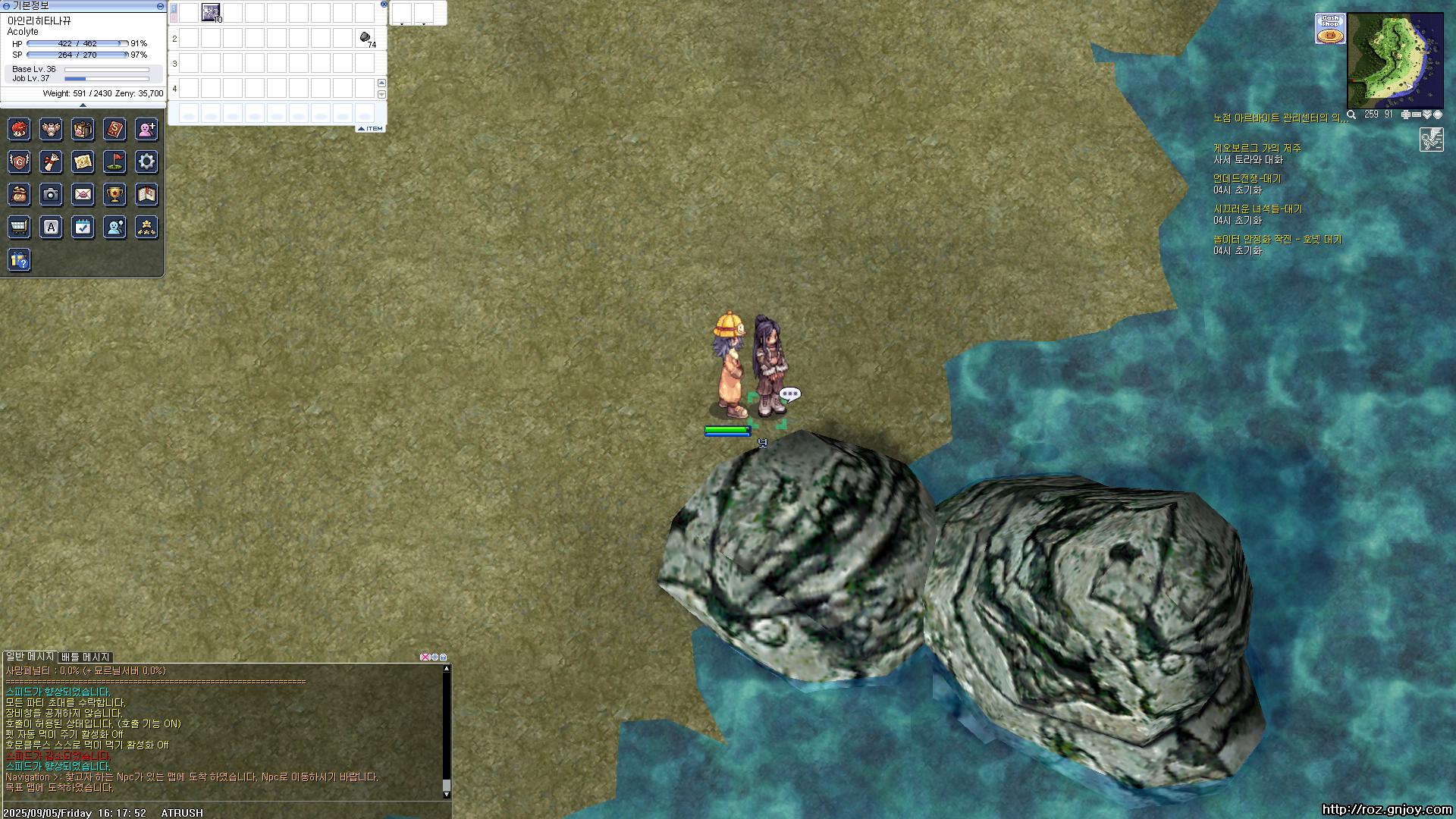Screen dimensions: 1456x819
Task: Open the guild emblem menu
Action: (19, 162)
